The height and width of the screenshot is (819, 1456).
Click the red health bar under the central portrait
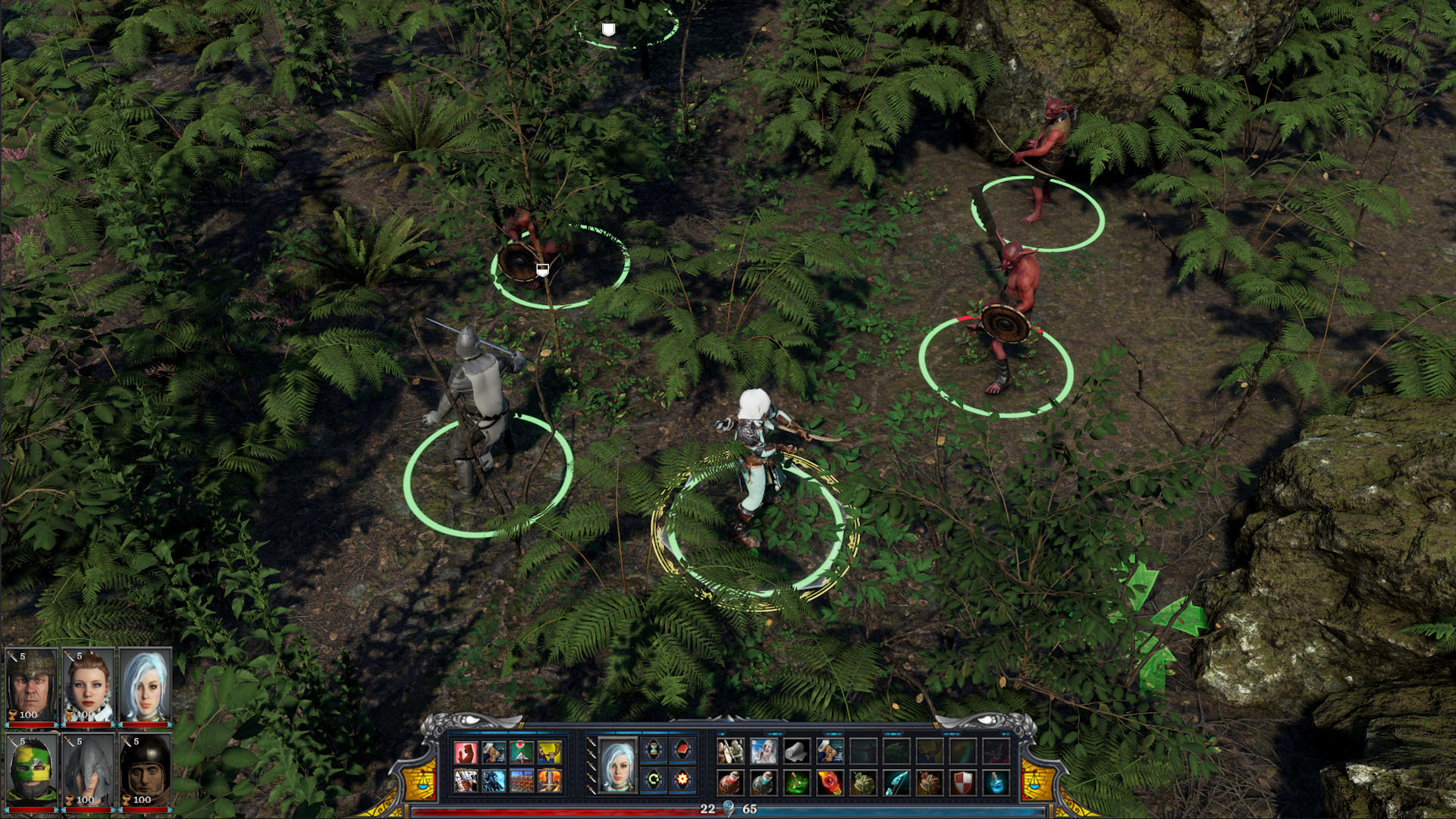(88, 724)
